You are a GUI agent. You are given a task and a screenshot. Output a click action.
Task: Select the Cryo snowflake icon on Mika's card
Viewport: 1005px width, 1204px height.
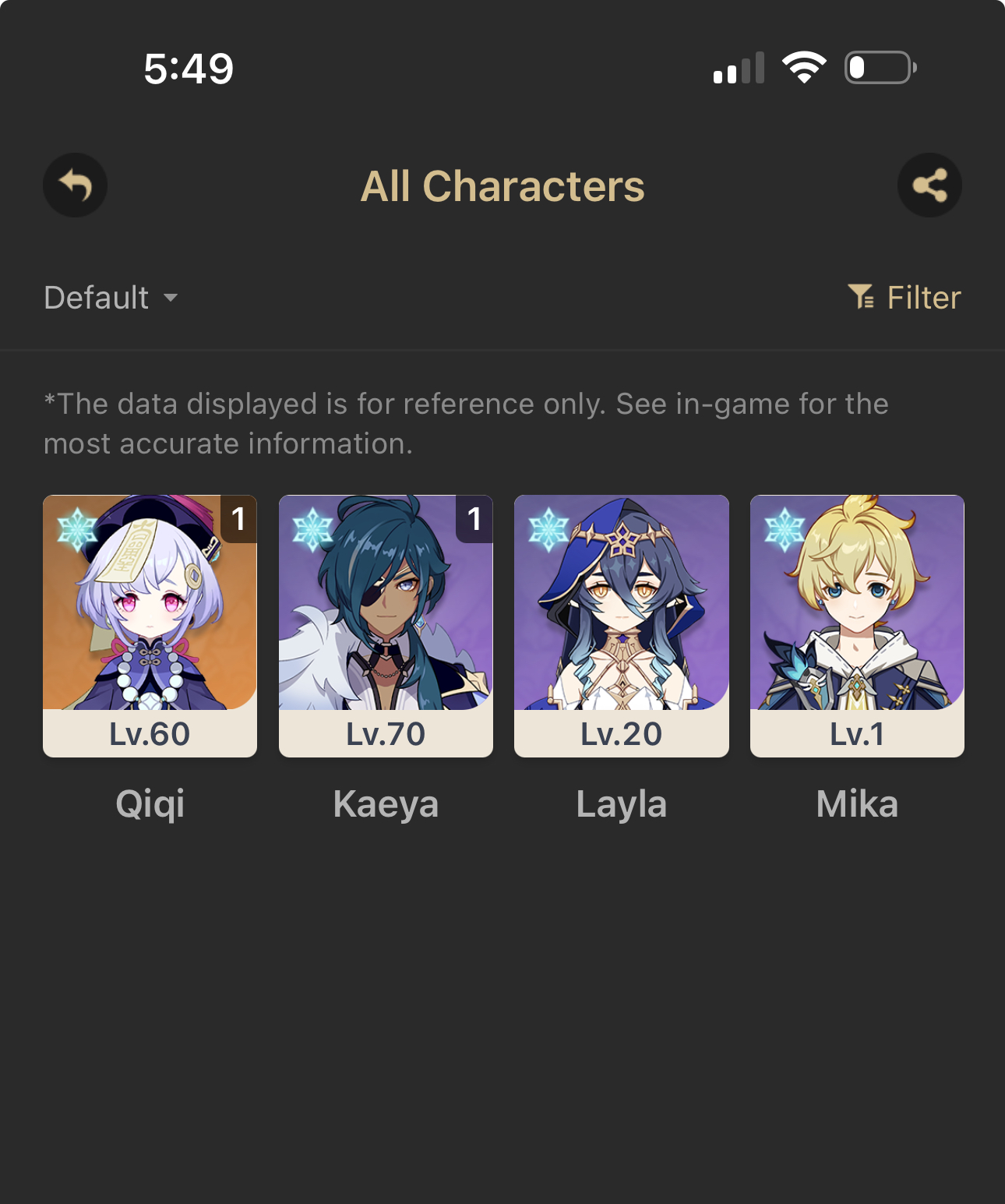(x=784, y=528)
